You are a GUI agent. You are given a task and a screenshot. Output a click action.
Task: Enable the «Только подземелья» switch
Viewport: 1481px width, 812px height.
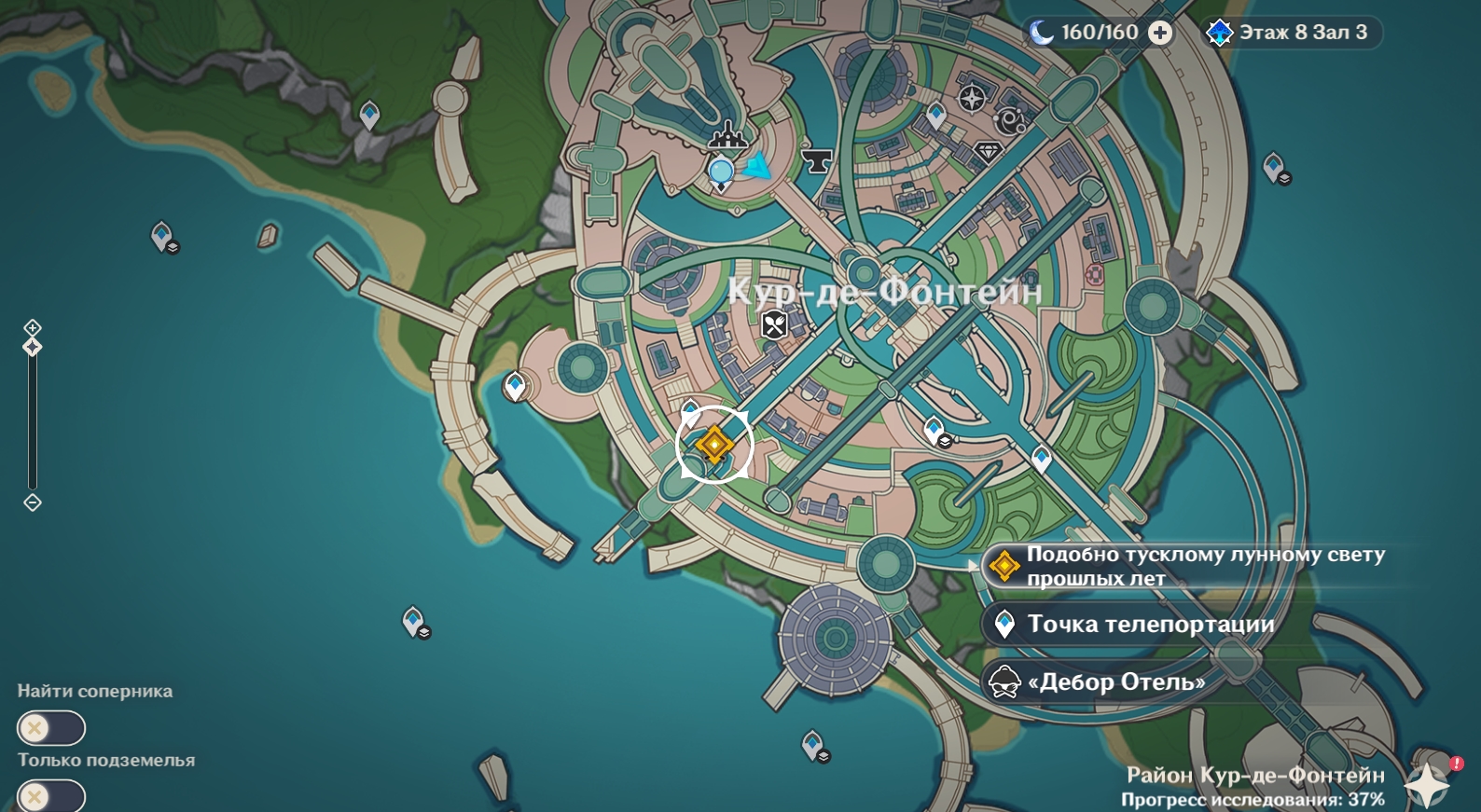tap(50, 797)
